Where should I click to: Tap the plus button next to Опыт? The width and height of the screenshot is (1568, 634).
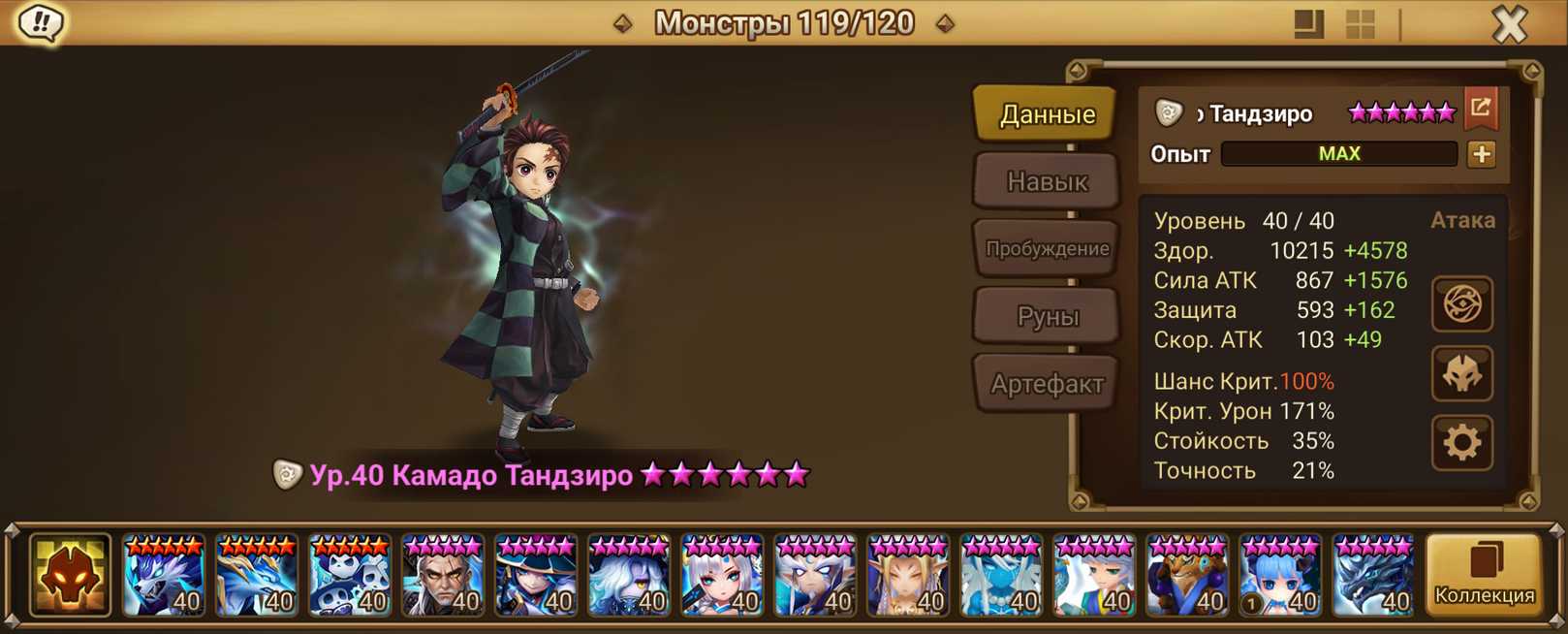(x=1481, y=154)
